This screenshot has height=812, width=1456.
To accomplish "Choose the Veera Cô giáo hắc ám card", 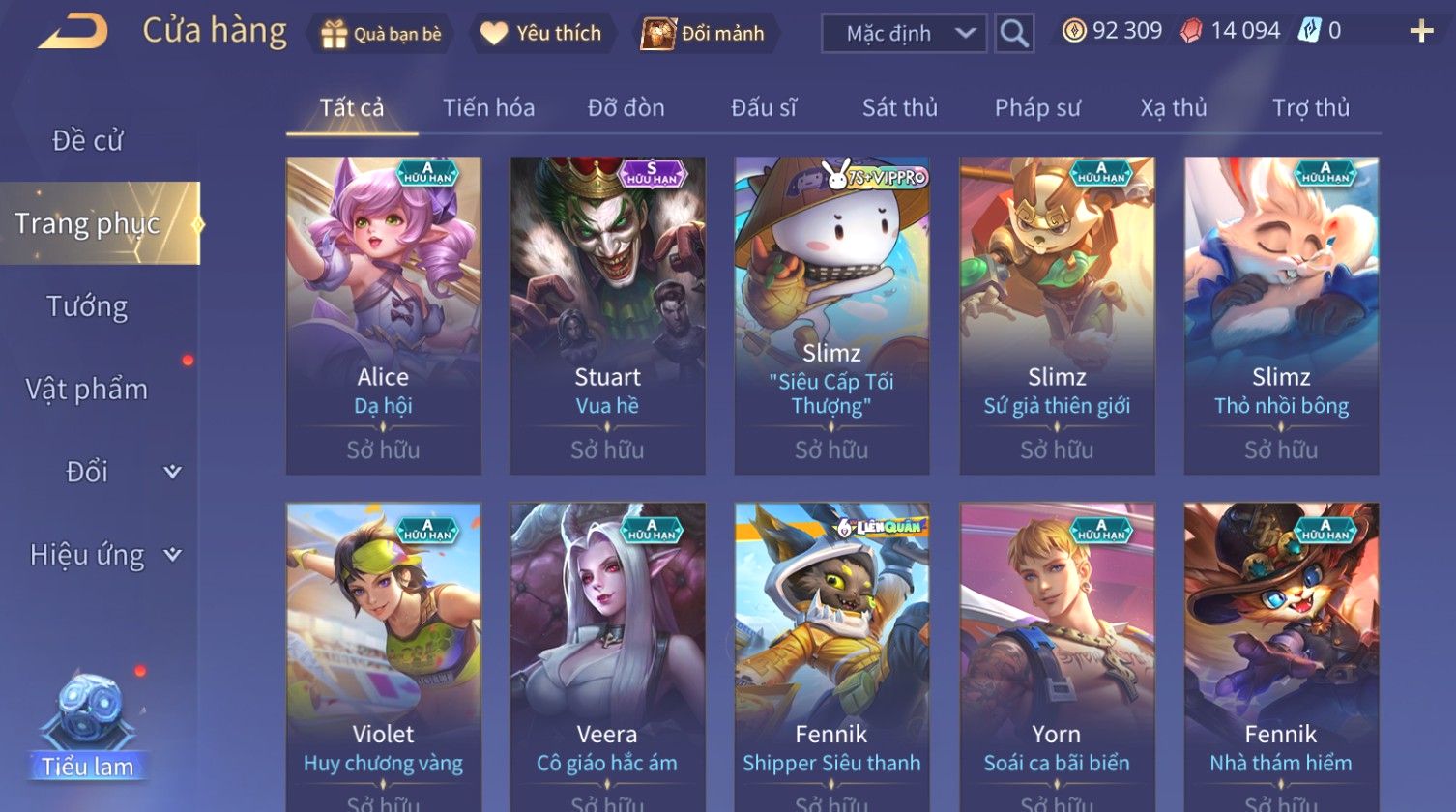I will 607,657.
